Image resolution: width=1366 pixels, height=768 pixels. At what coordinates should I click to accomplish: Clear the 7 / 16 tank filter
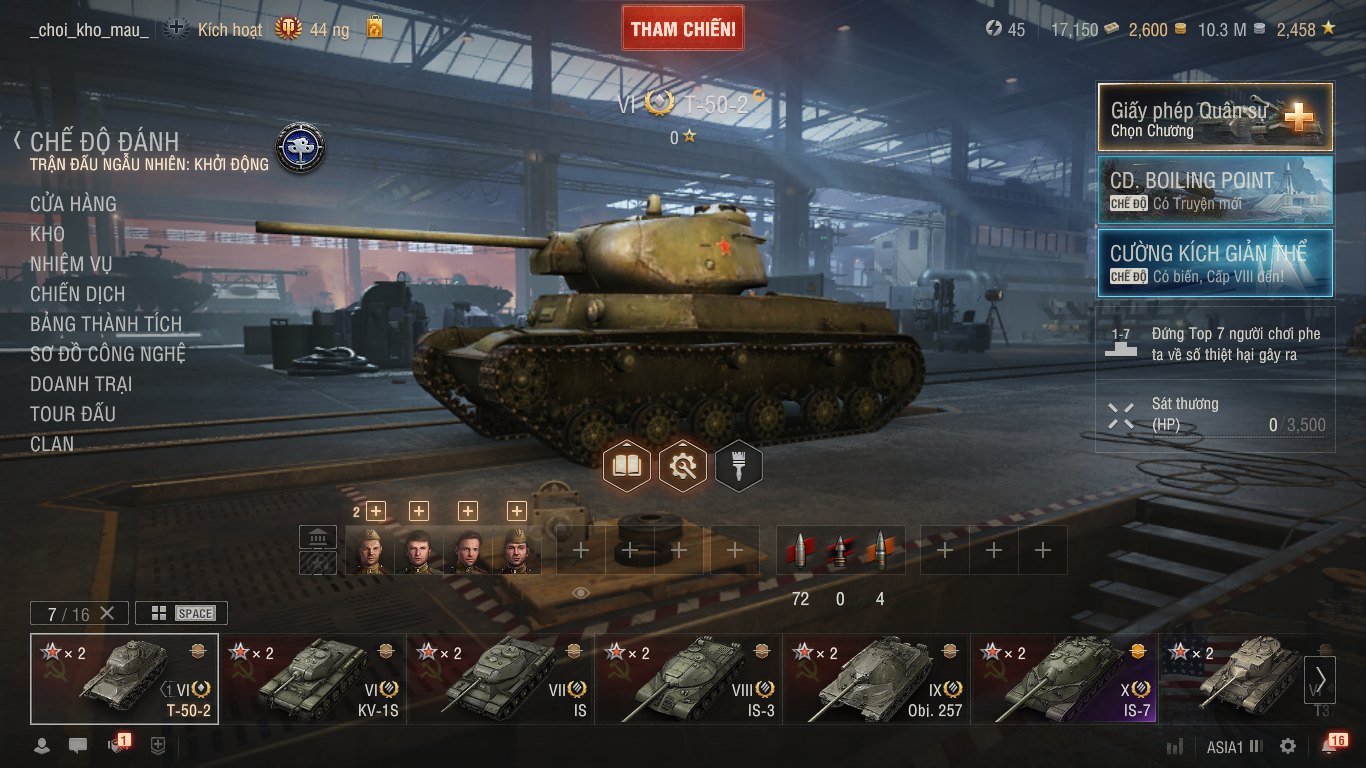(107, 613)
